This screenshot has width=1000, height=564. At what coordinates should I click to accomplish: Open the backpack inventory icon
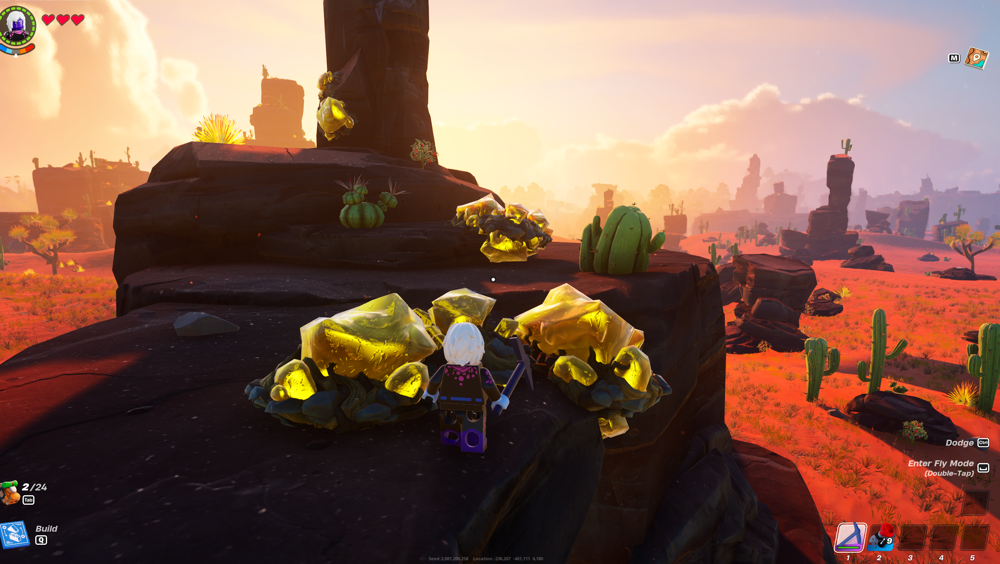pos(11,492)
